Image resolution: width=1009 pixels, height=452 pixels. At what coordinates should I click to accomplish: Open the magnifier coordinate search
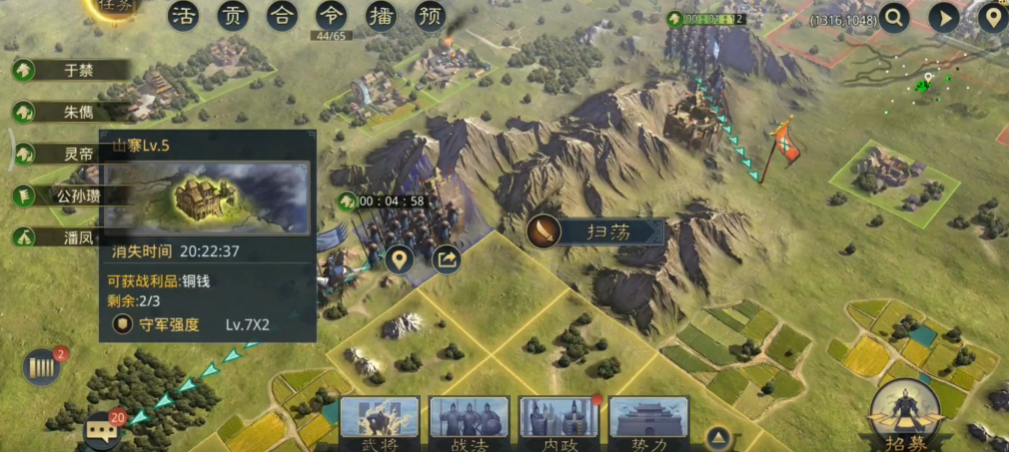893,17
